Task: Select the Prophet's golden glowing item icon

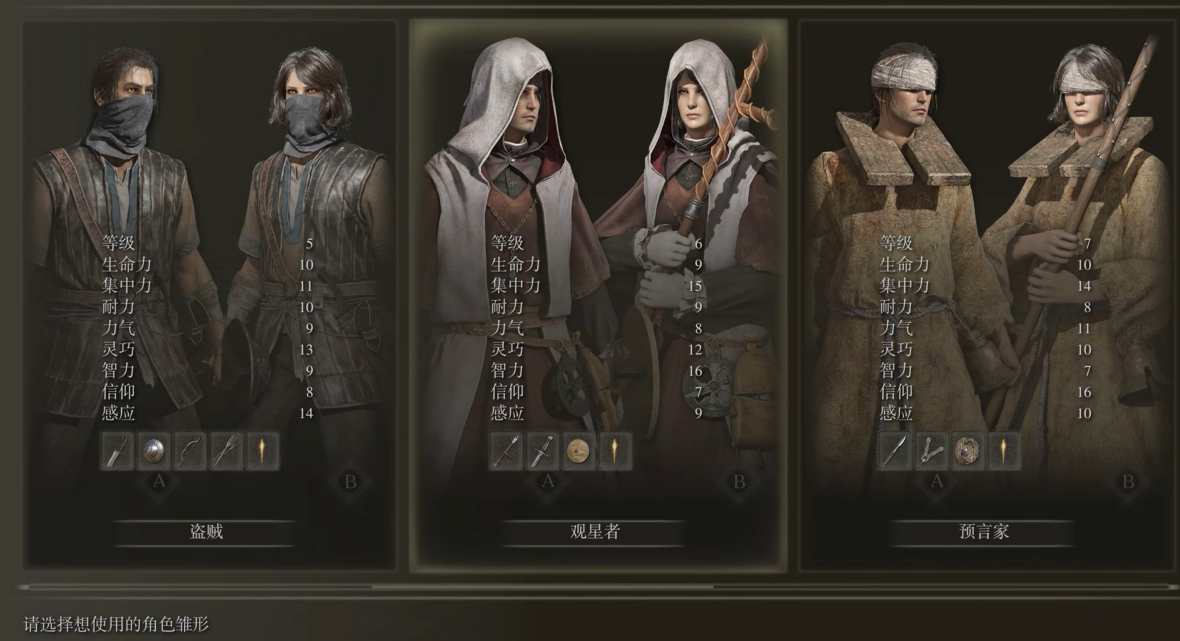Action: click(1004, 451)
